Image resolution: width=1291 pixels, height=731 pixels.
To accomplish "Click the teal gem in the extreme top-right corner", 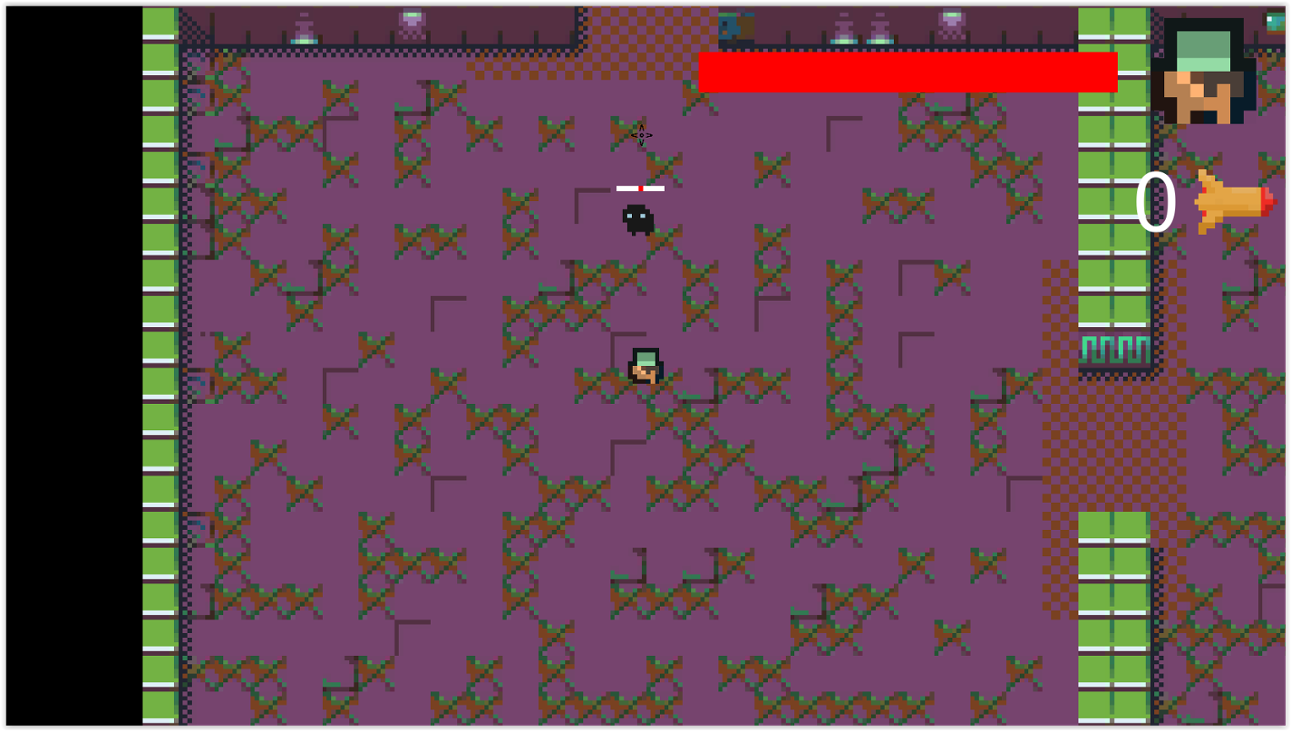I will pos(1277,22).
